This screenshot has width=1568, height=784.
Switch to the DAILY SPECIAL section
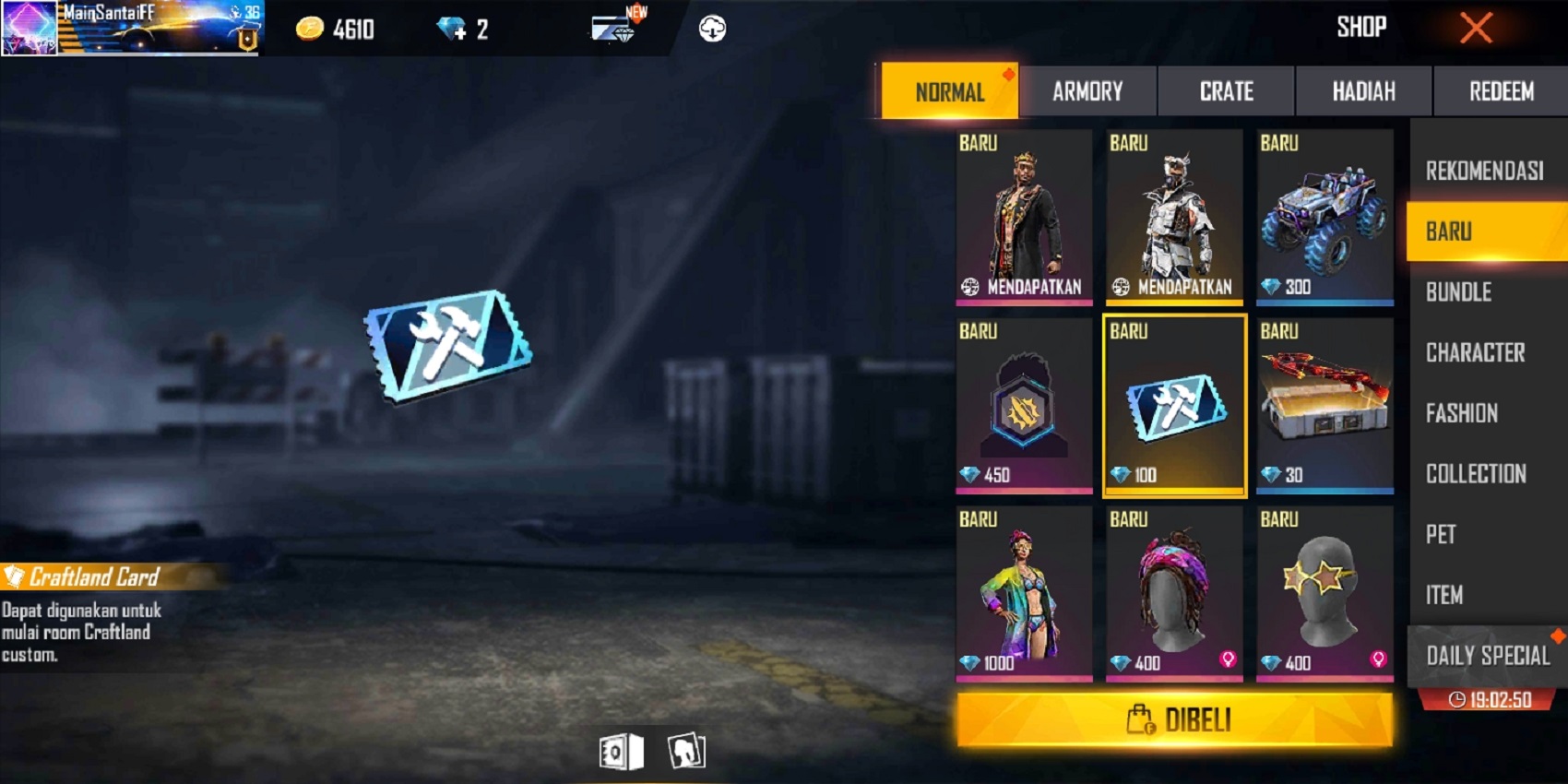pos(1486,656)
